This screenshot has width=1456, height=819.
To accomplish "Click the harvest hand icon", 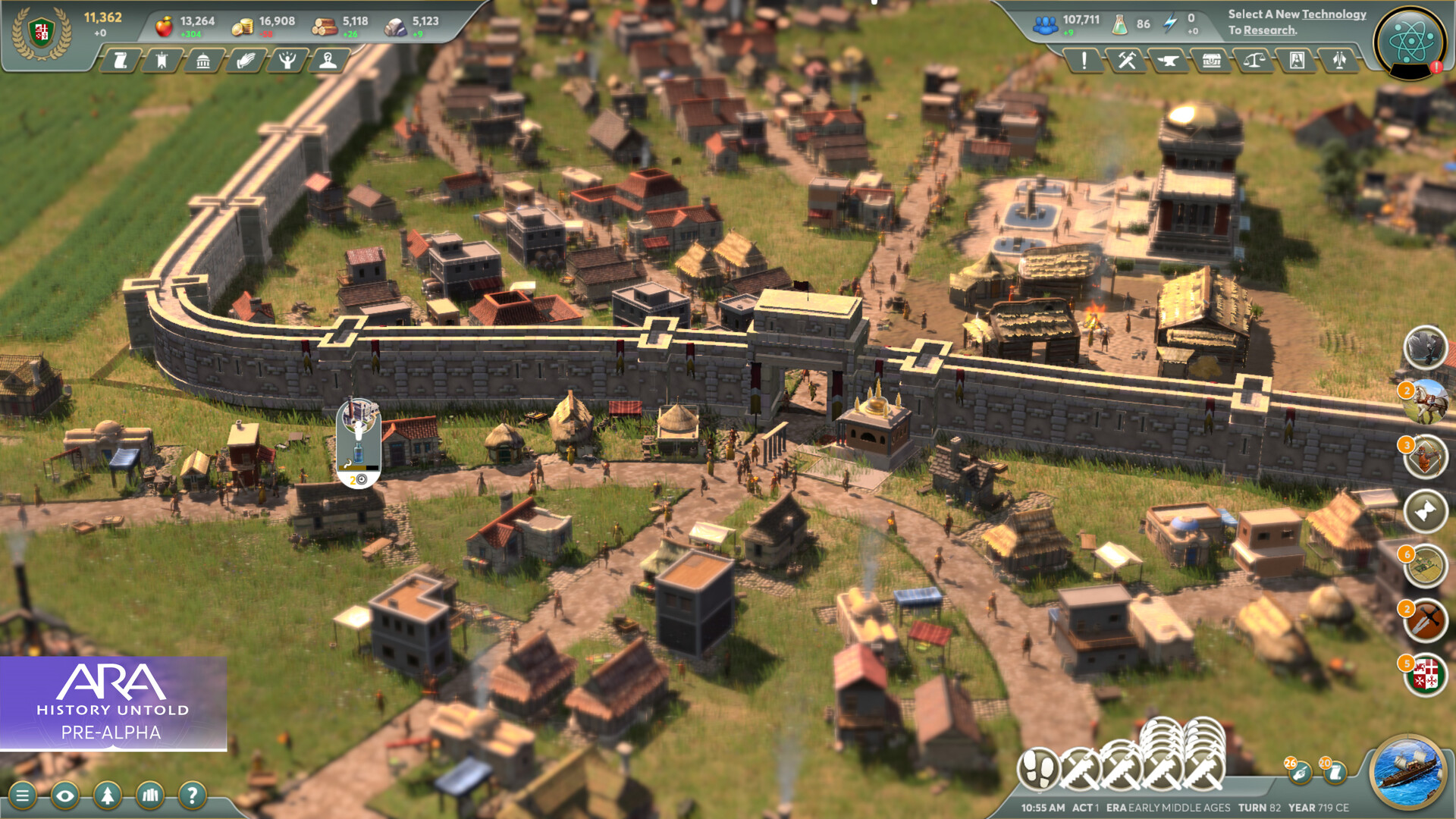I will [246, 60].
